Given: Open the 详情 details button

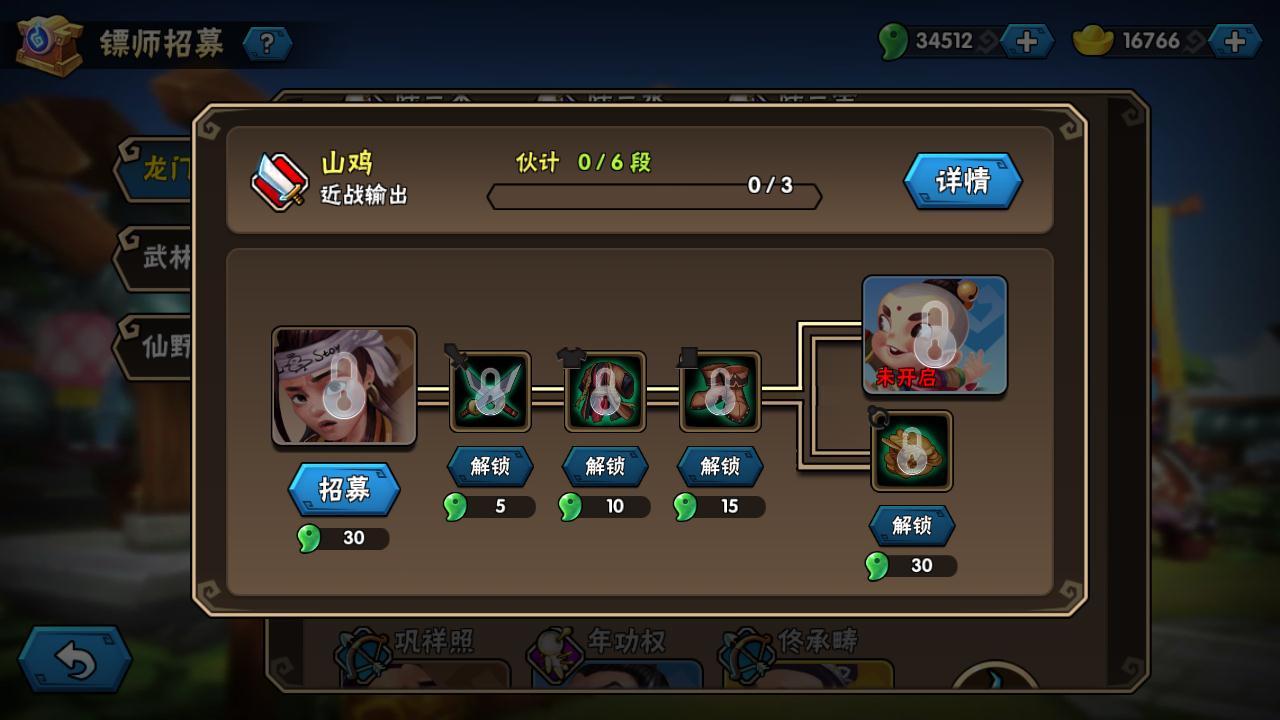Looking at the screenshot, I should (962, 181).
